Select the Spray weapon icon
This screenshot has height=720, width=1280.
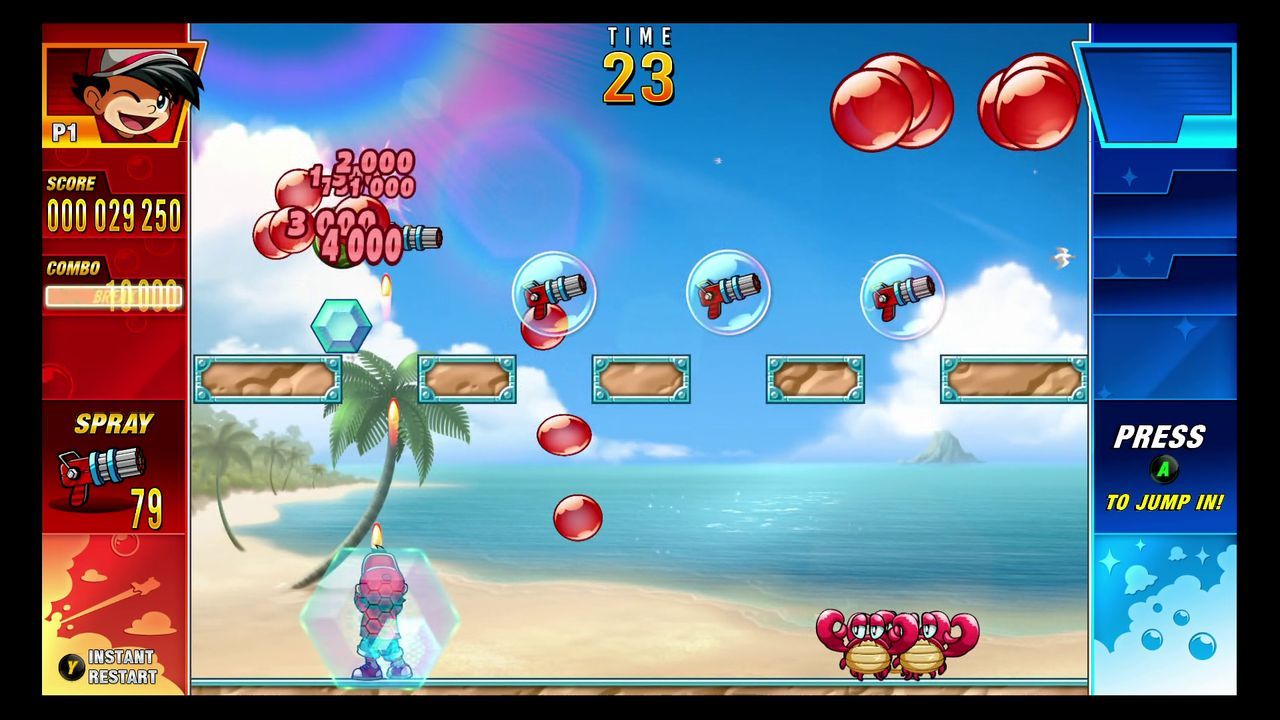(100, 470)
